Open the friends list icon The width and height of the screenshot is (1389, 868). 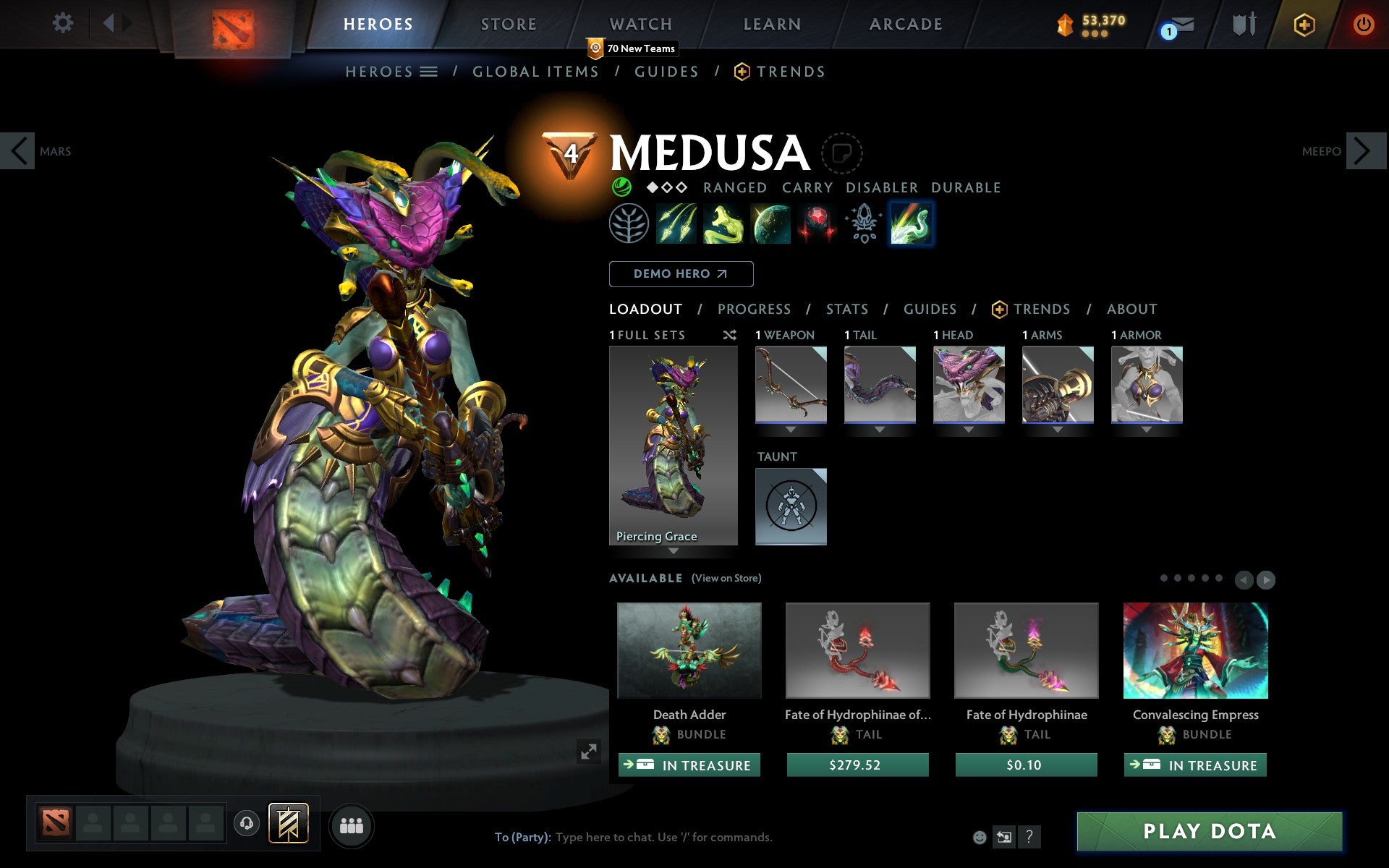(352, 825)
